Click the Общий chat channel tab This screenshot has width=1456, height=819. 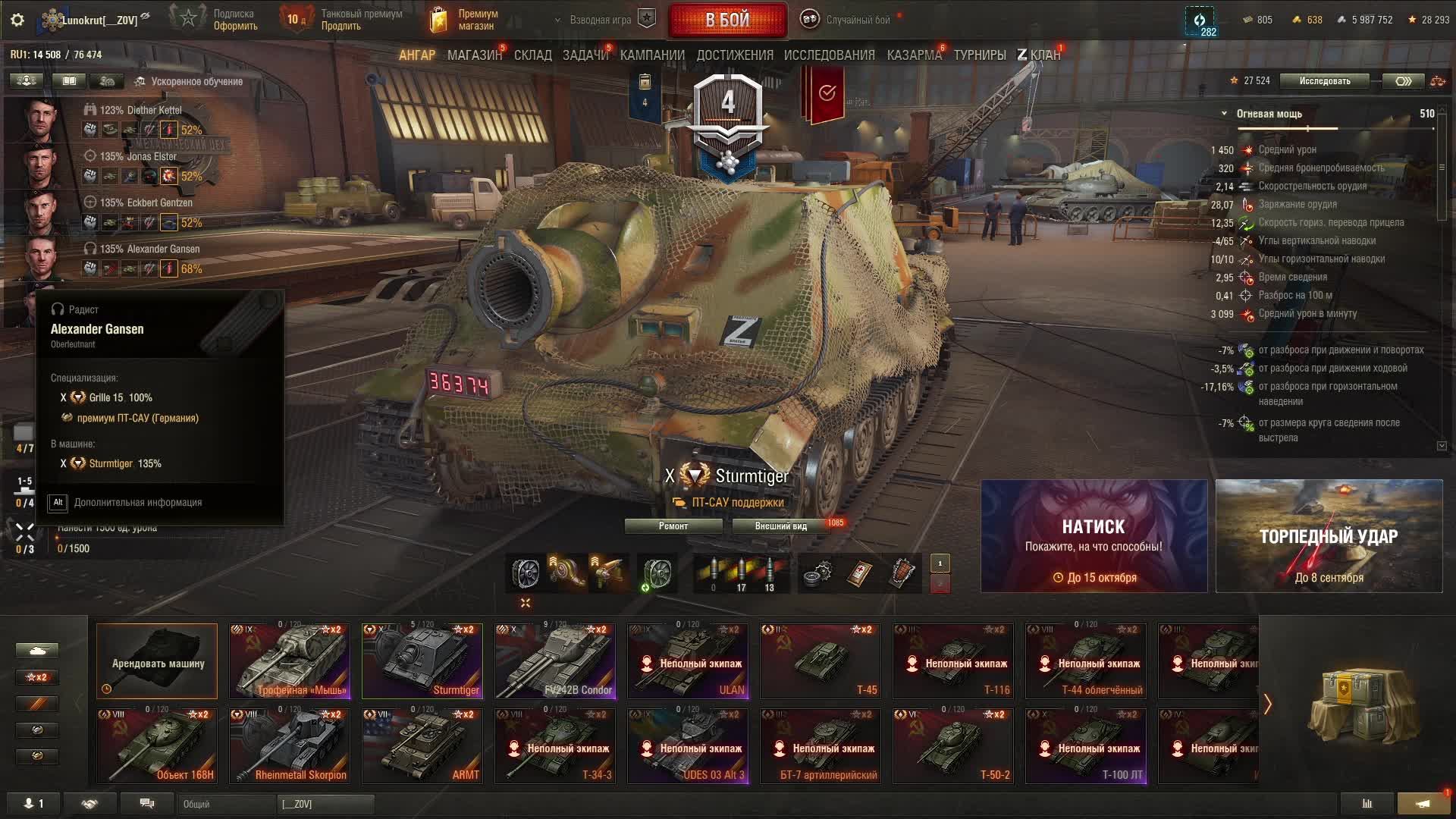[224, 804]
